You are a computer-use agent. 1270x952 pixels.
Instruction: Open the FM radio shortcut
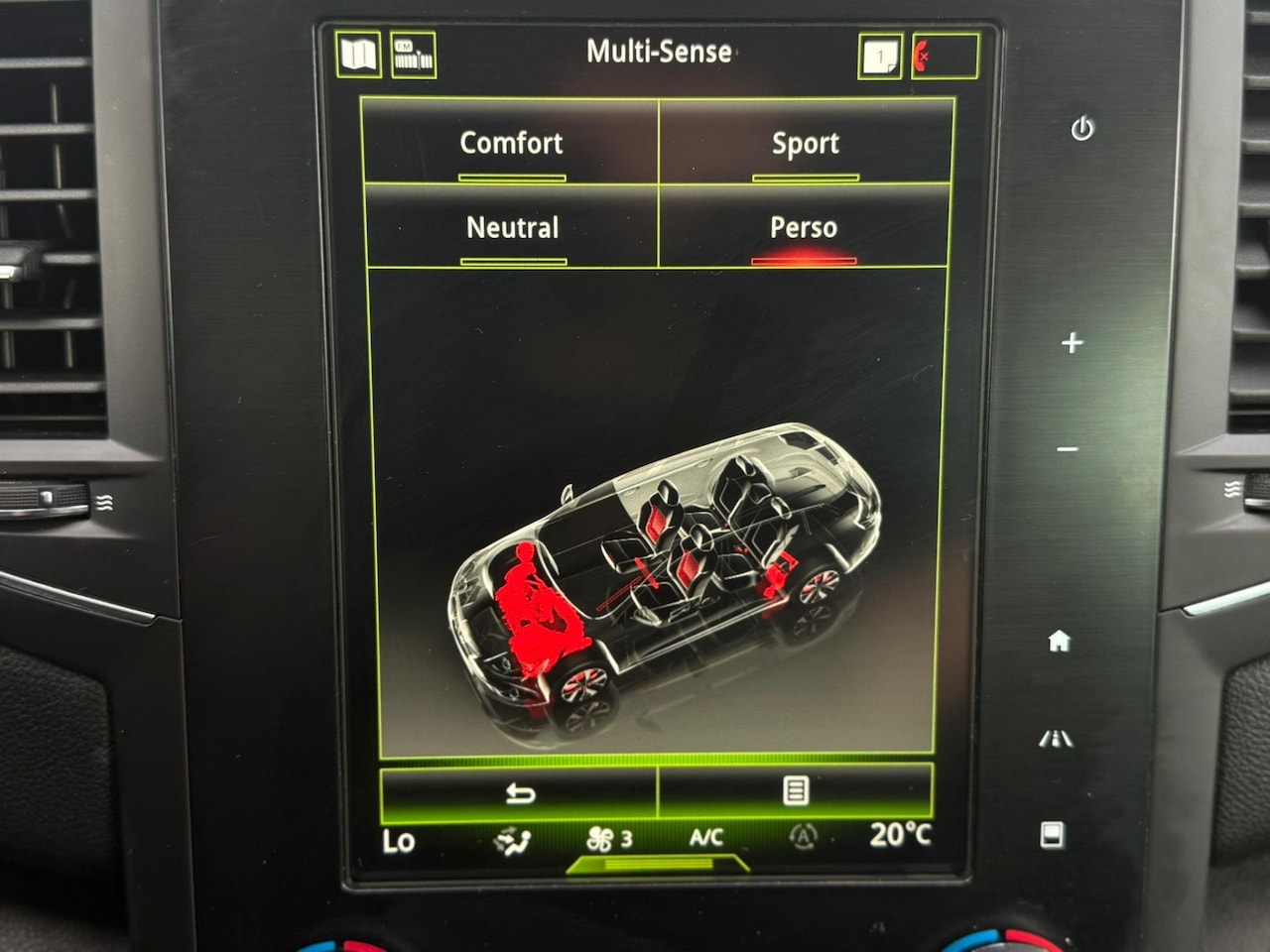coord(414,56)
